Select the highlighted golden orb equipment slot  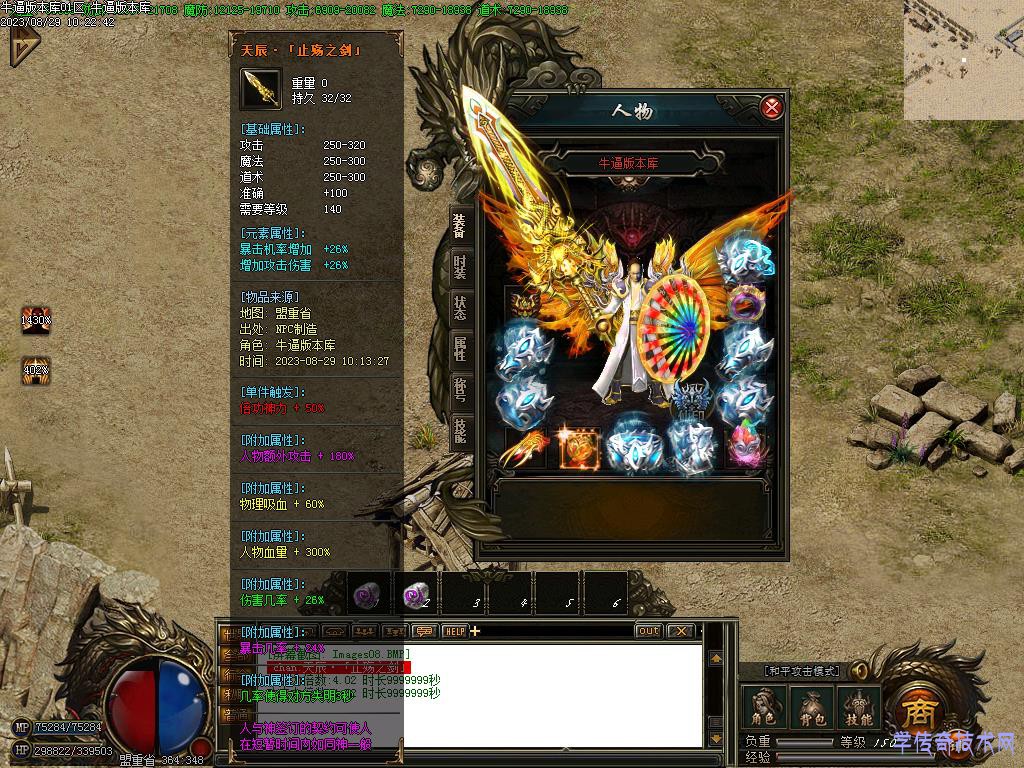pos(579,449)
